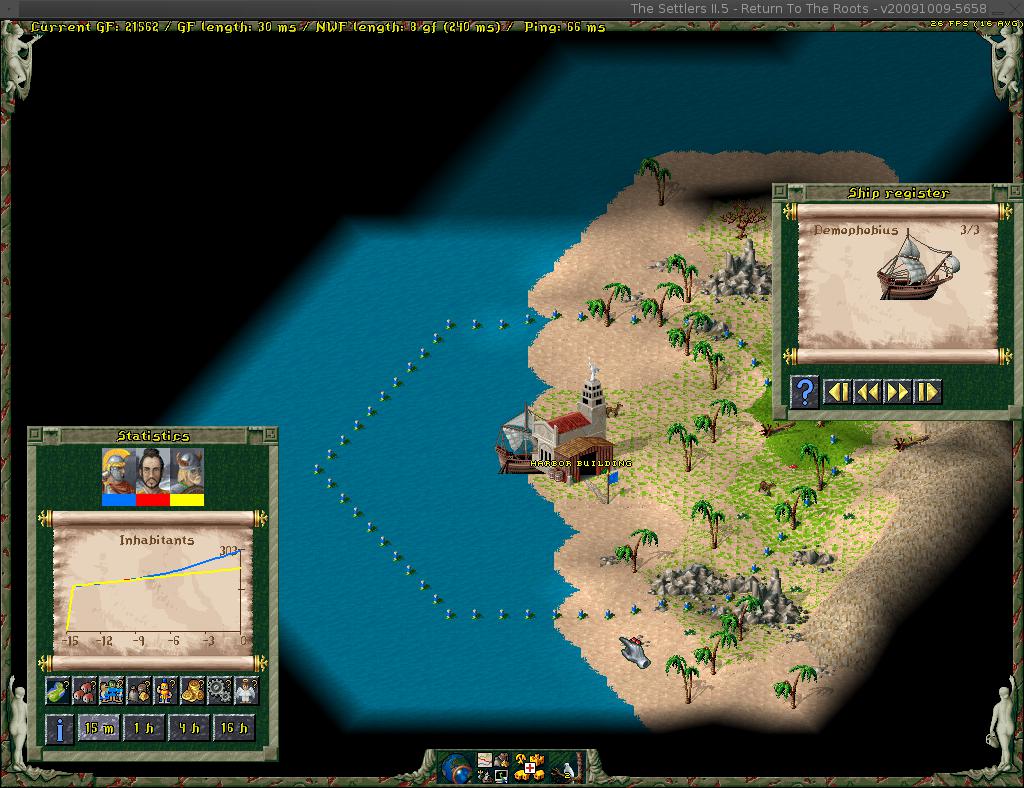Show the angel statistic icon
Image resolution: width=1024 pixels, height=788 pixels.
point(246,690)
